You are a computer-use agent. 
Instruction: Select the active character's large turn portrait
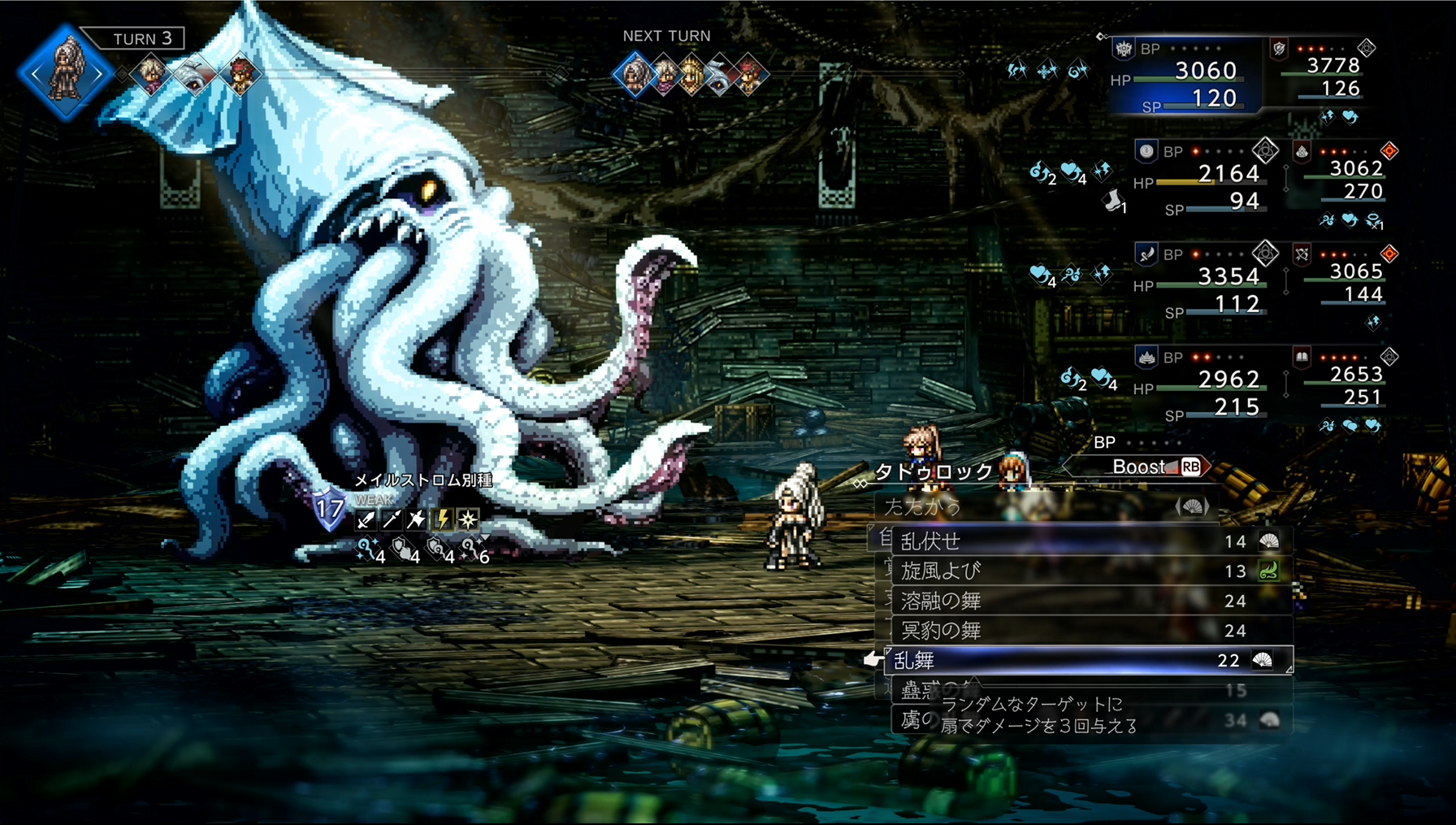pos(66,73)
